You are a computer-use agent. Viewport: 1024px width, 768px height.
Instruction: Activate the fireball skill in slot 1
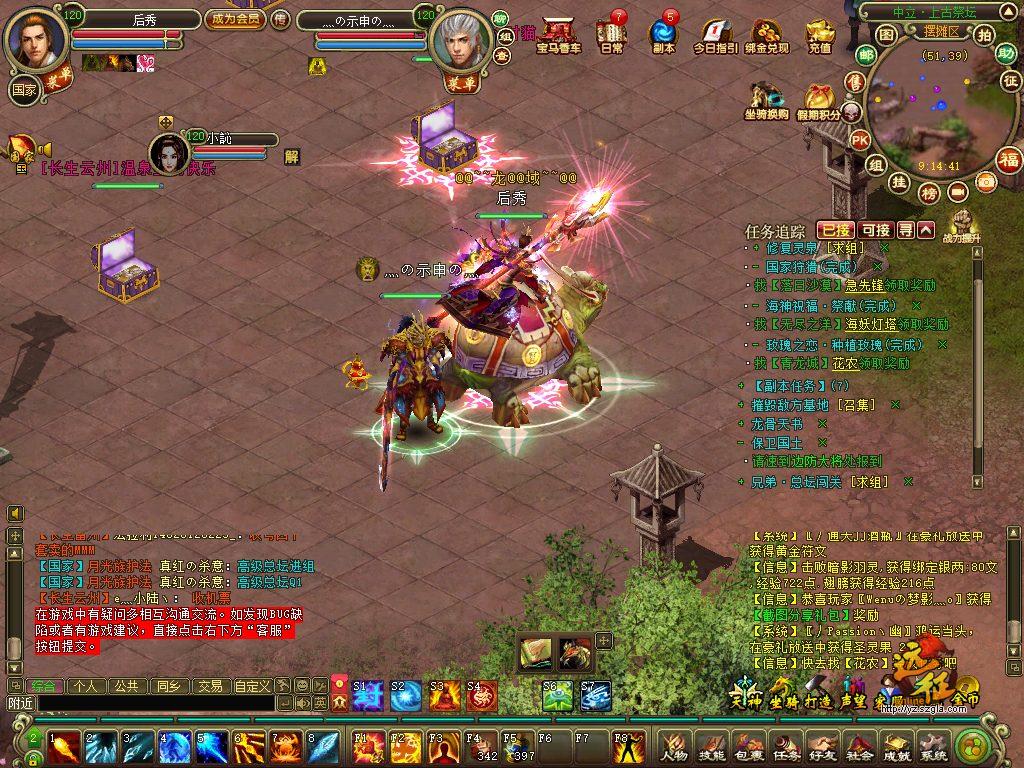[65, 746]
